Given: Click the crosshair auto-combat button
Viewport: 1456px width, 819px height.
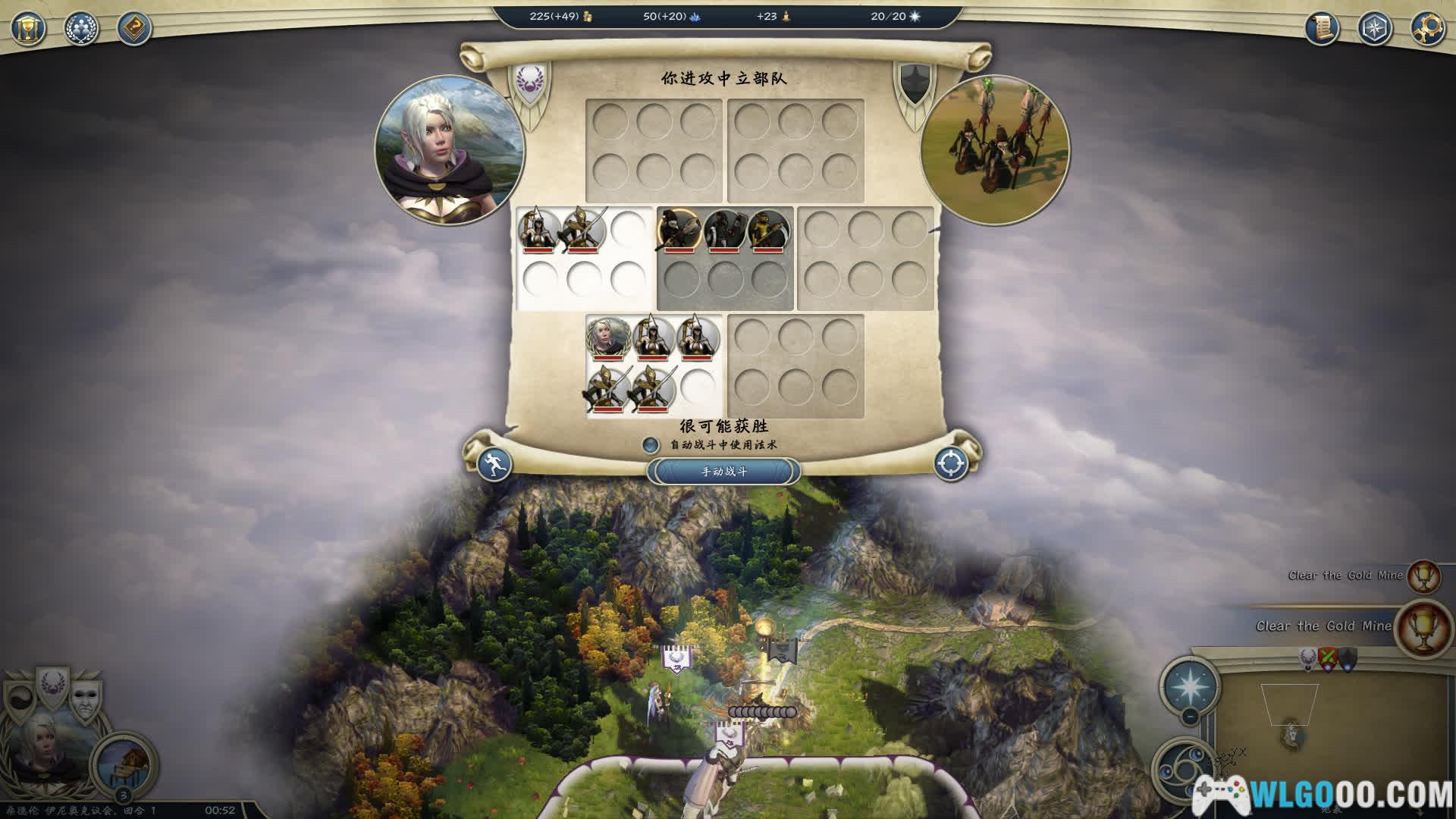Looking at the screenshot, I should coord(951,463).
